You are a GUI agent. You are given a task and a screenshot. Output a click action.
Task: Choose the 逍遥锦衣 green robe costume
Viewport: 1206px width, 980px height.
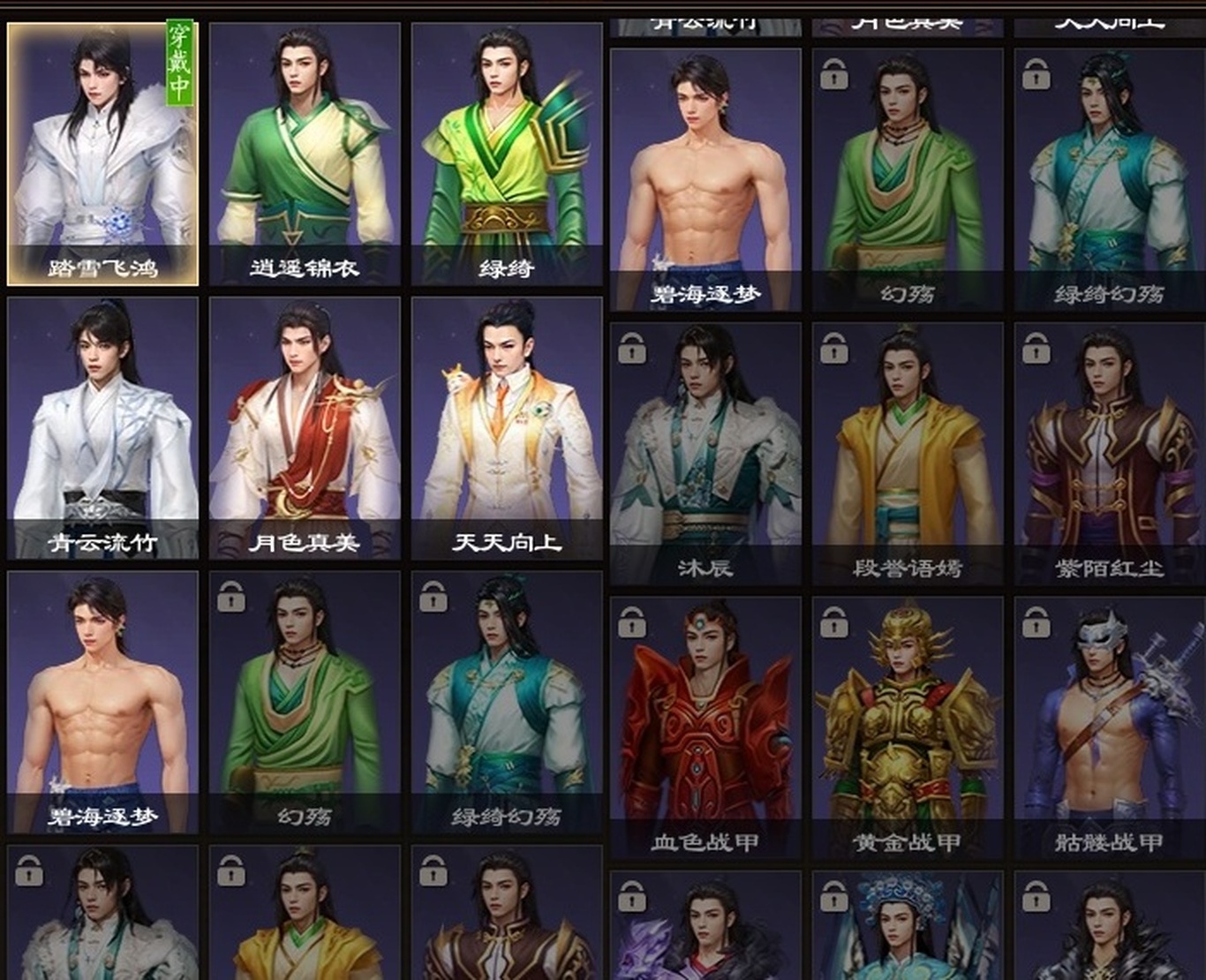pyautogui.click(x=305, y=155)
